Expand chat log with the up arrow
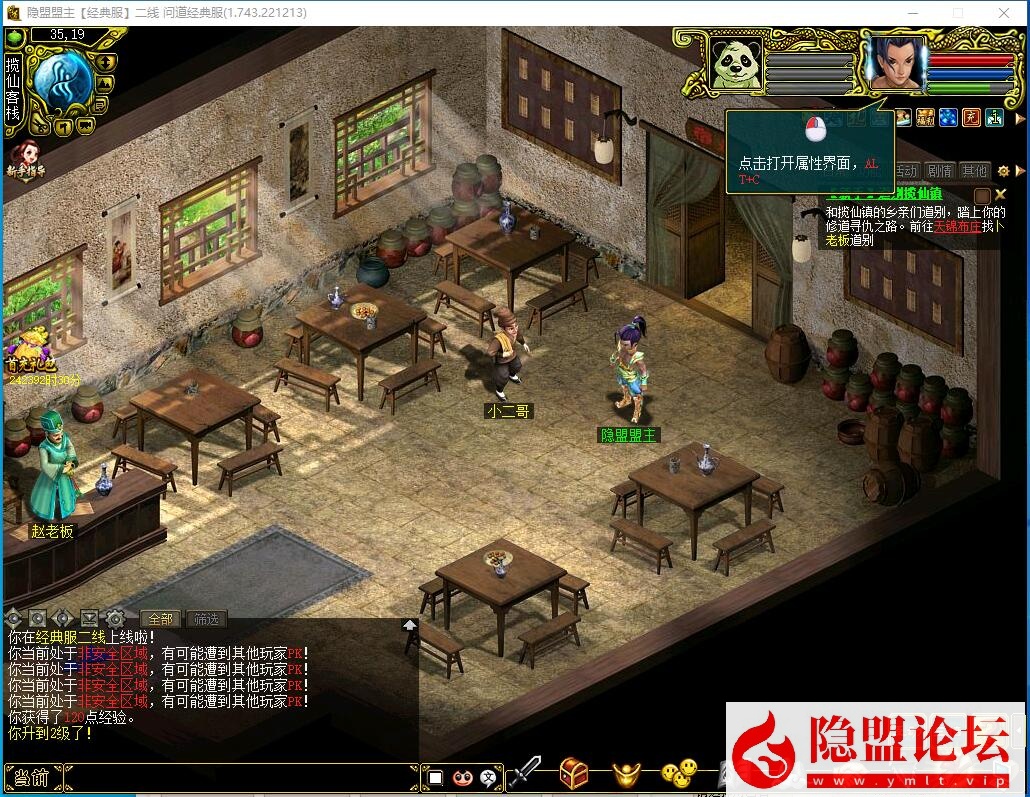The height and width of the screenshot is (797, 1030). pos(410,625)
